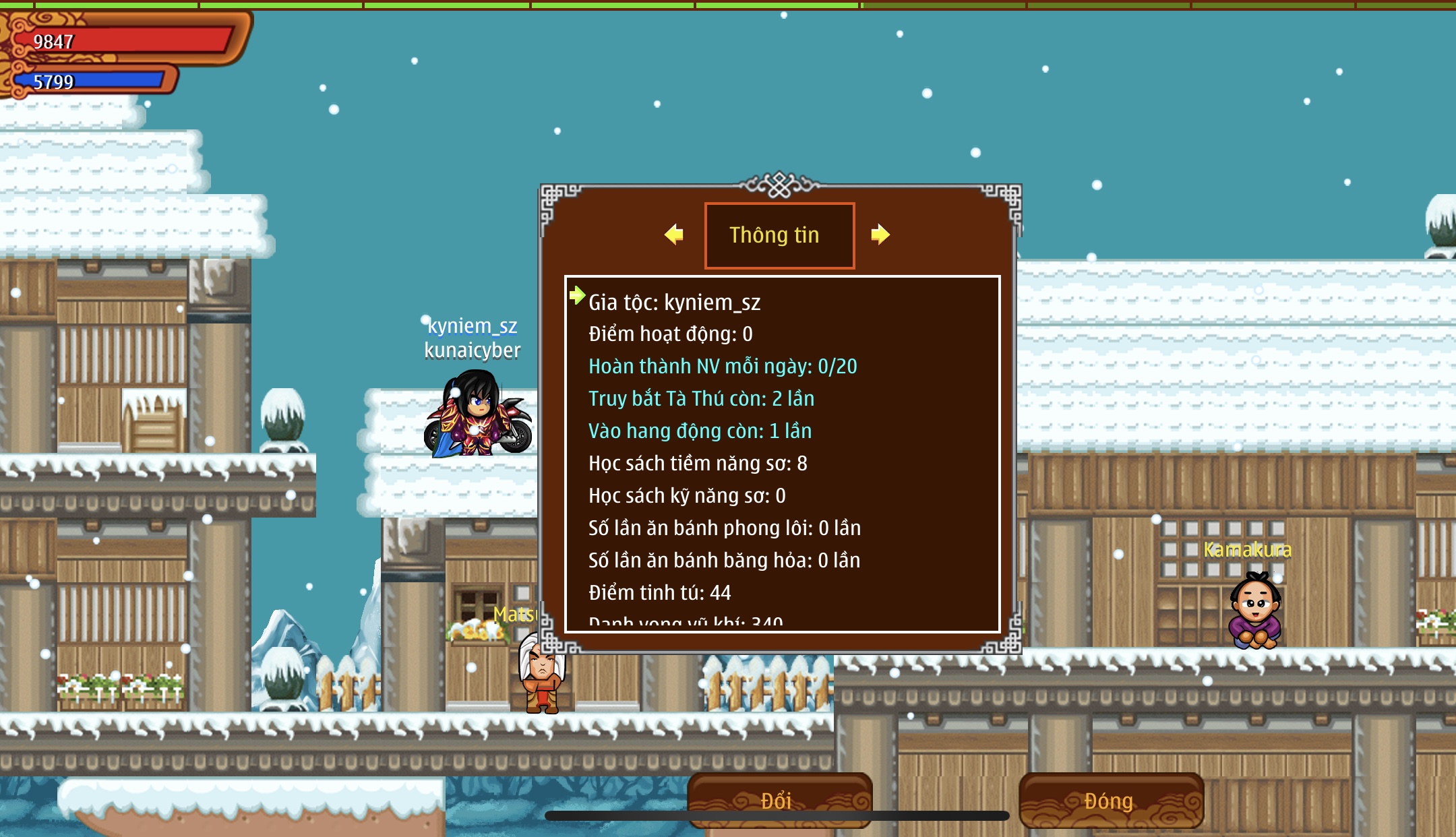Select the Gia tộc: kyniem_sz row
The width and height of the screenshot is (1456, 837).
(x=674, y=303)
